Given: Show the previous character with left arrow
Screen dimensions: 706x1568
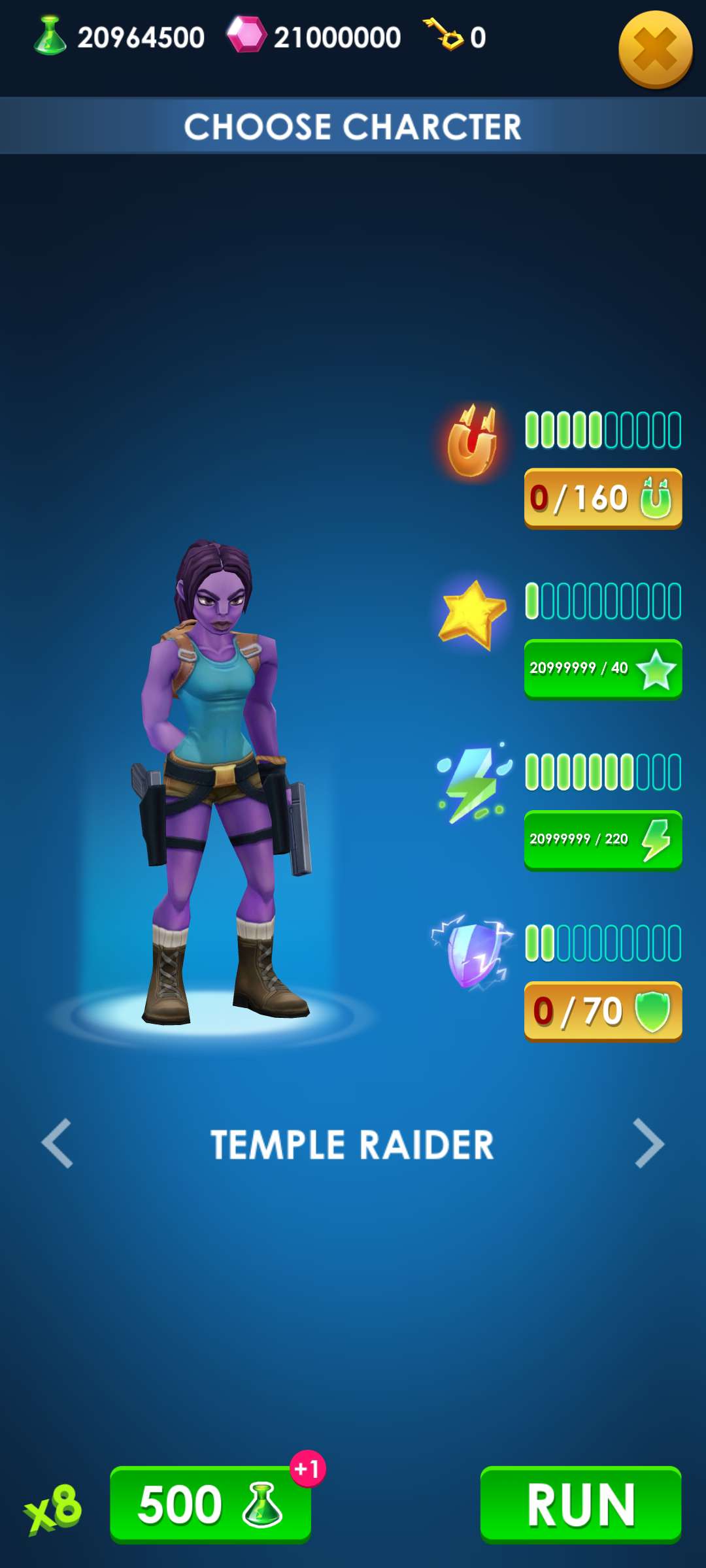Looking at the screenshot, I should (x=58, y=1143).
